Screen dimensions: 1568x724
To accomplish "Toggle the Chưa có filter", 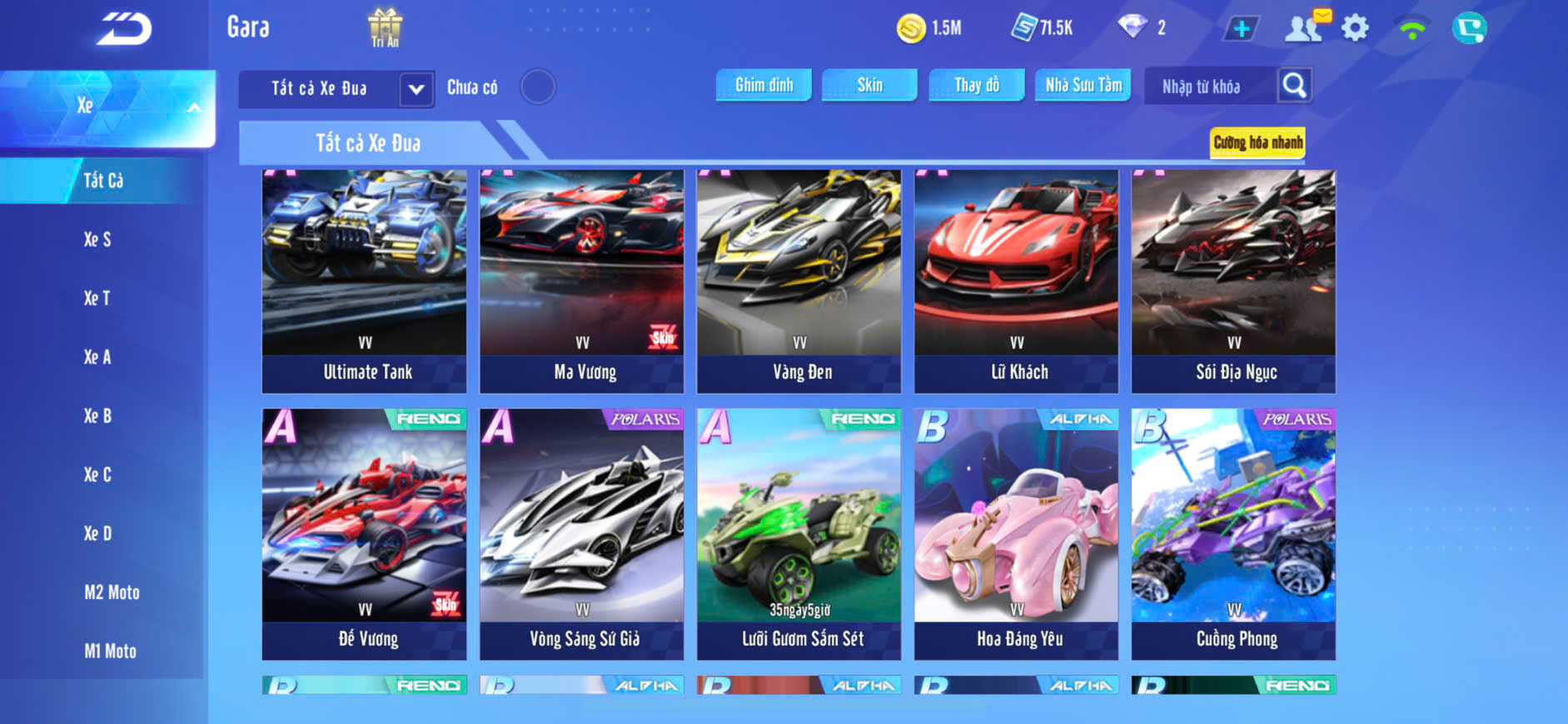I will click(x=537, y=87).
